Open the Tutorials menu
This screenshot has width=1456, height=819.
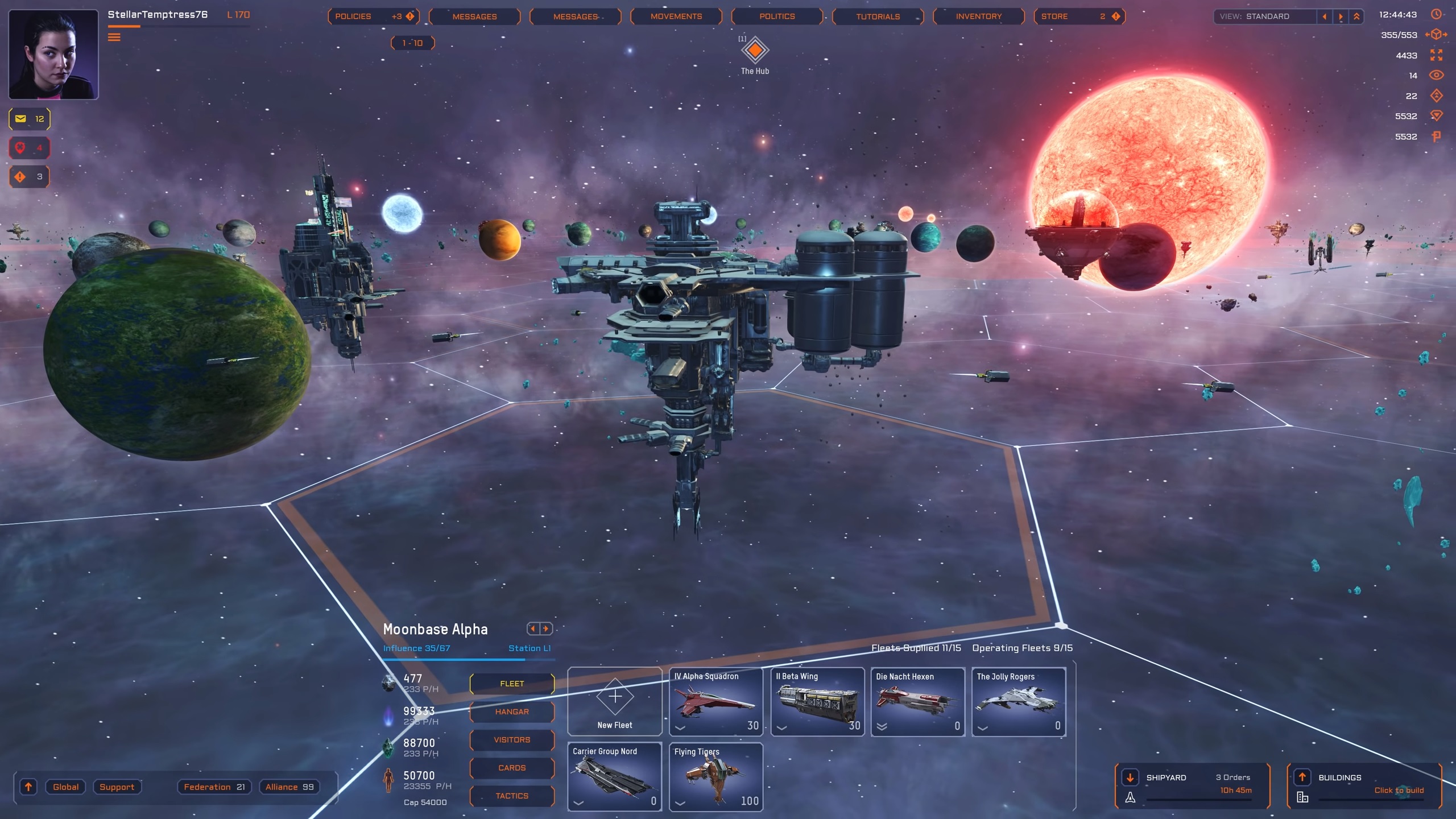(878, 16)
